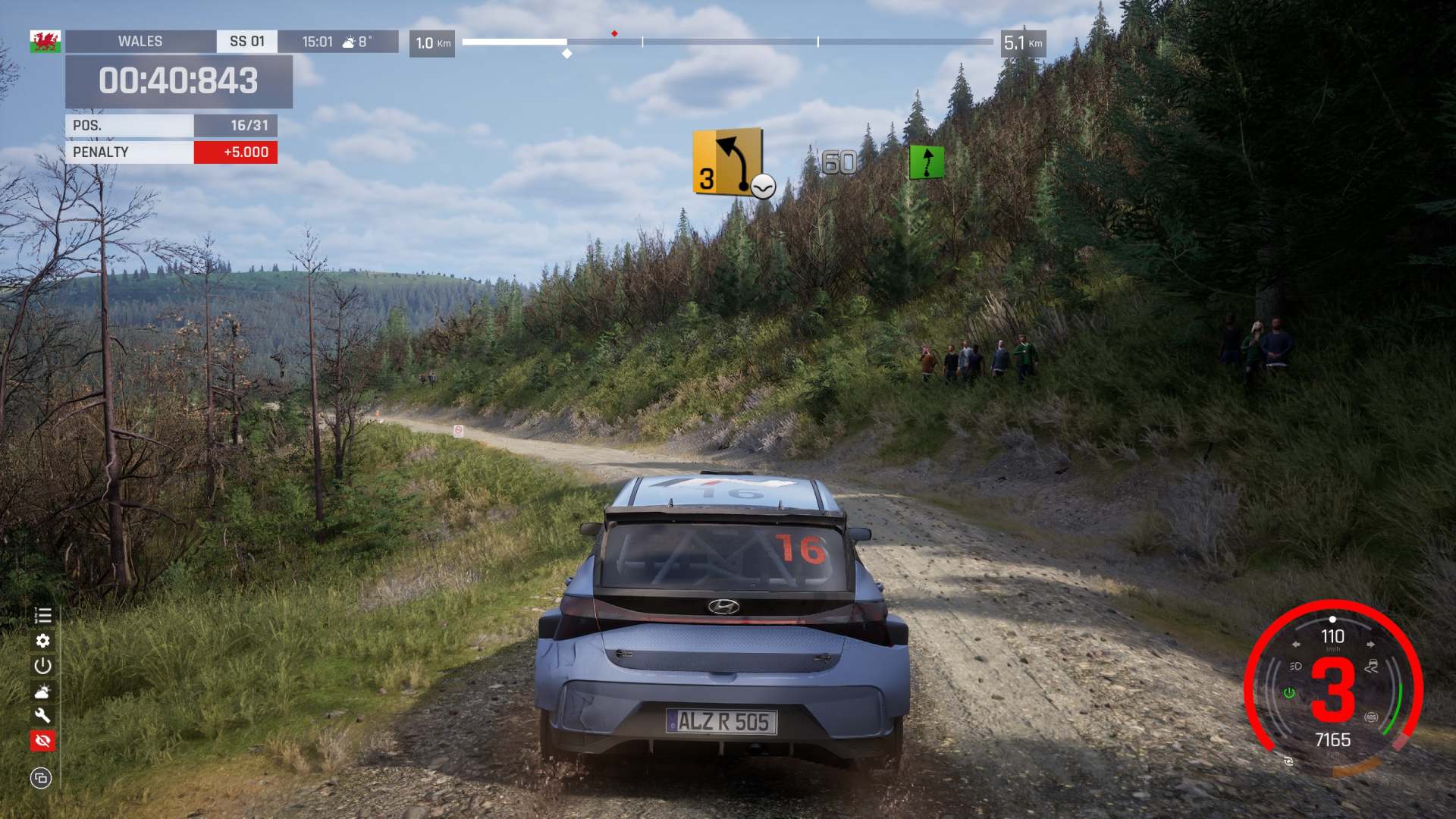Open the gear settings icon

coord(42,641)
